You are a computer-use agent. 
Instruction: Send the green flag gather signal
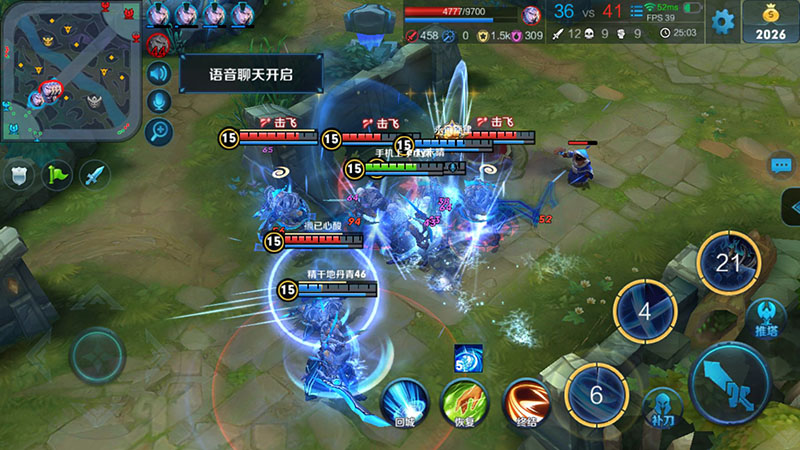pos(57,175)
